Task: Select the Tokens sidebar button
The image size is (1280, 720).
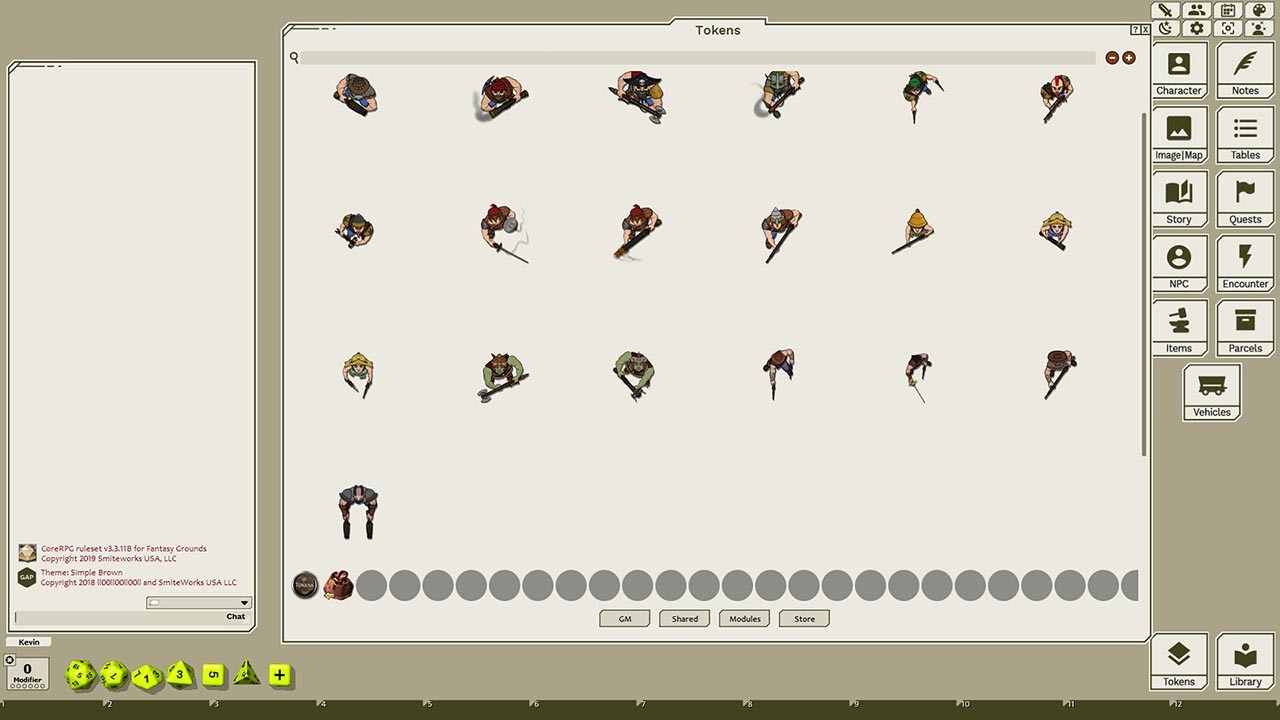Action: click(x=1179, y=661)
